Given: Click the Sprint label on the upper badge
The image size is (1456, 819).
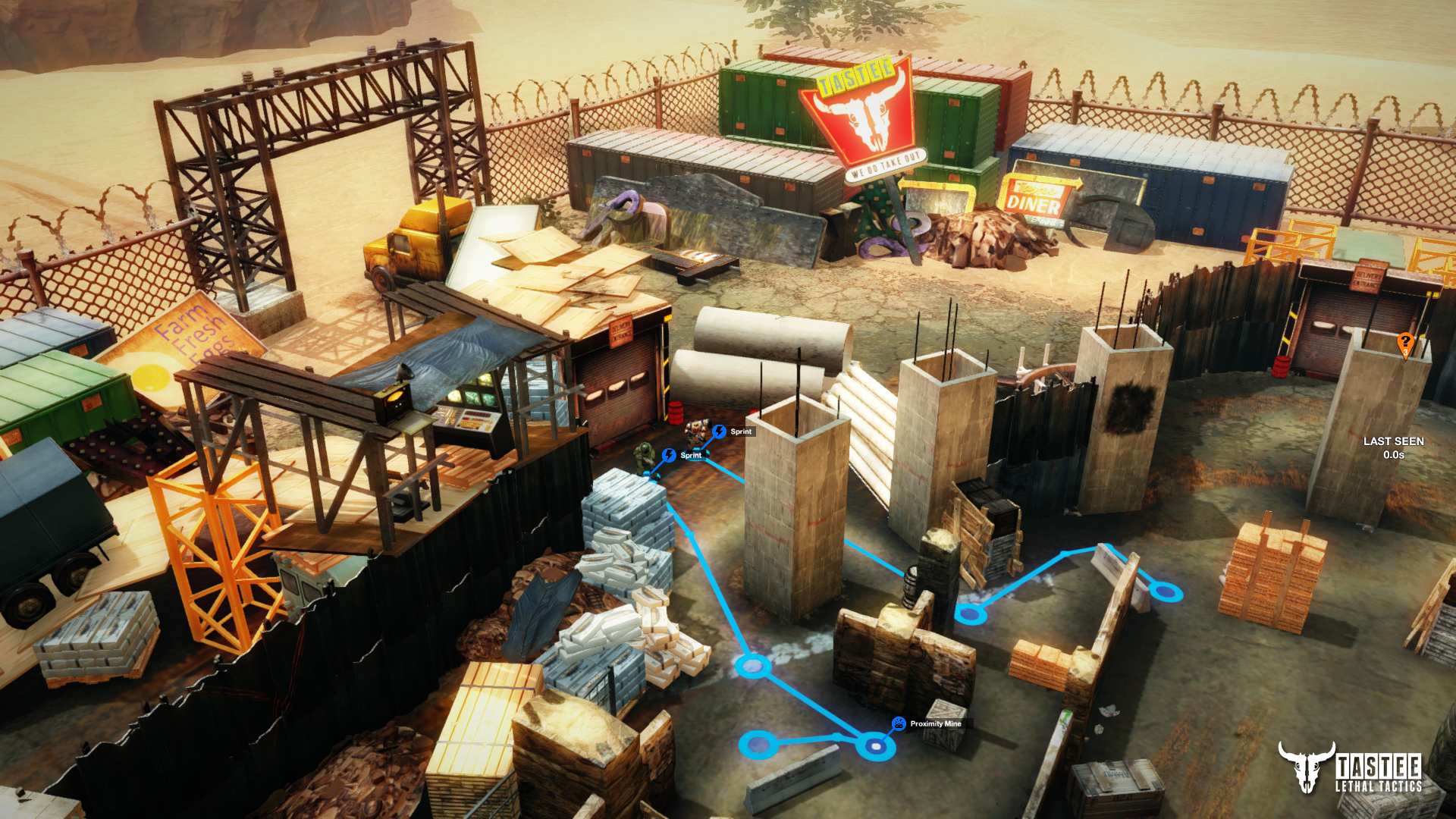Looking at the screenshot, I should [x=739, y=431].
